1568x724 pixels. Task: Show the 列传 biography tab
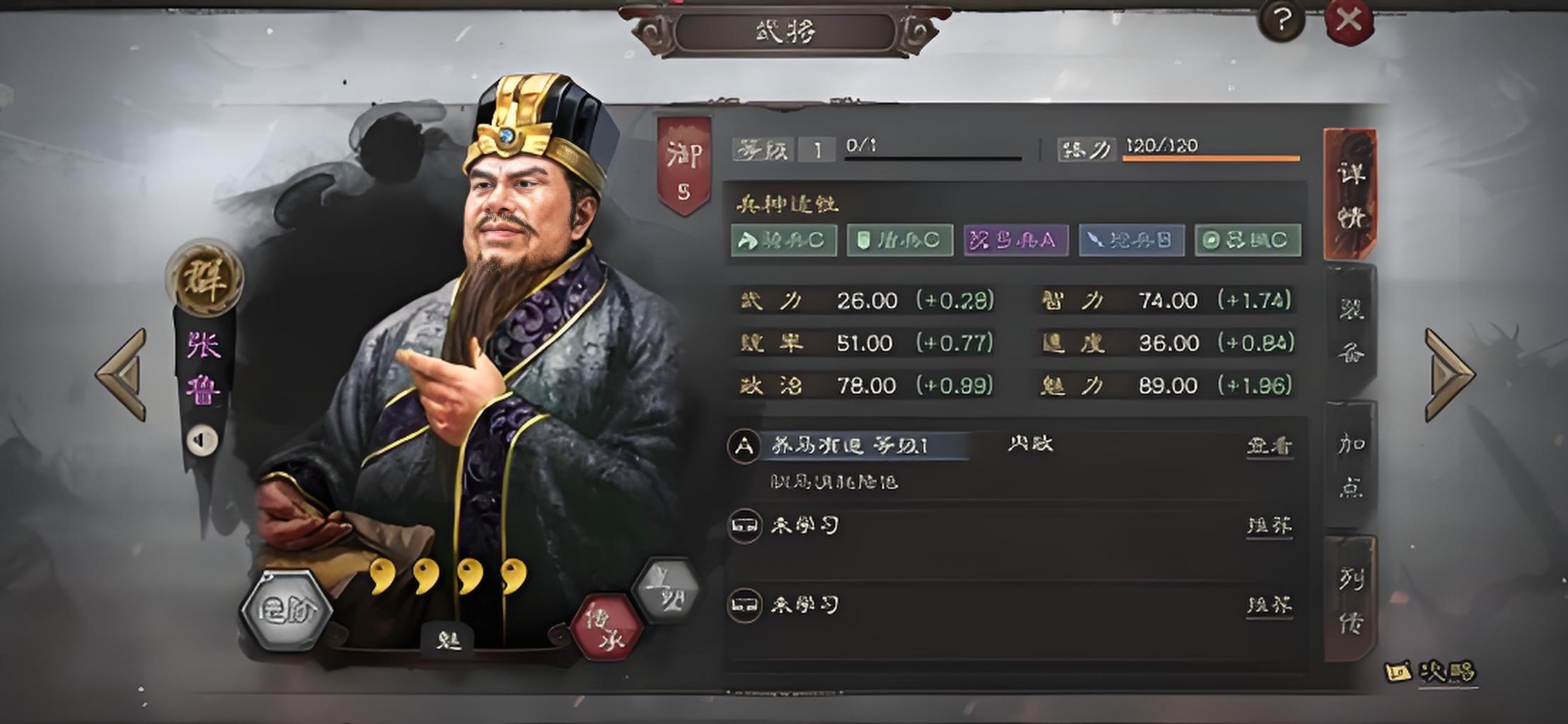point(1350,600)
